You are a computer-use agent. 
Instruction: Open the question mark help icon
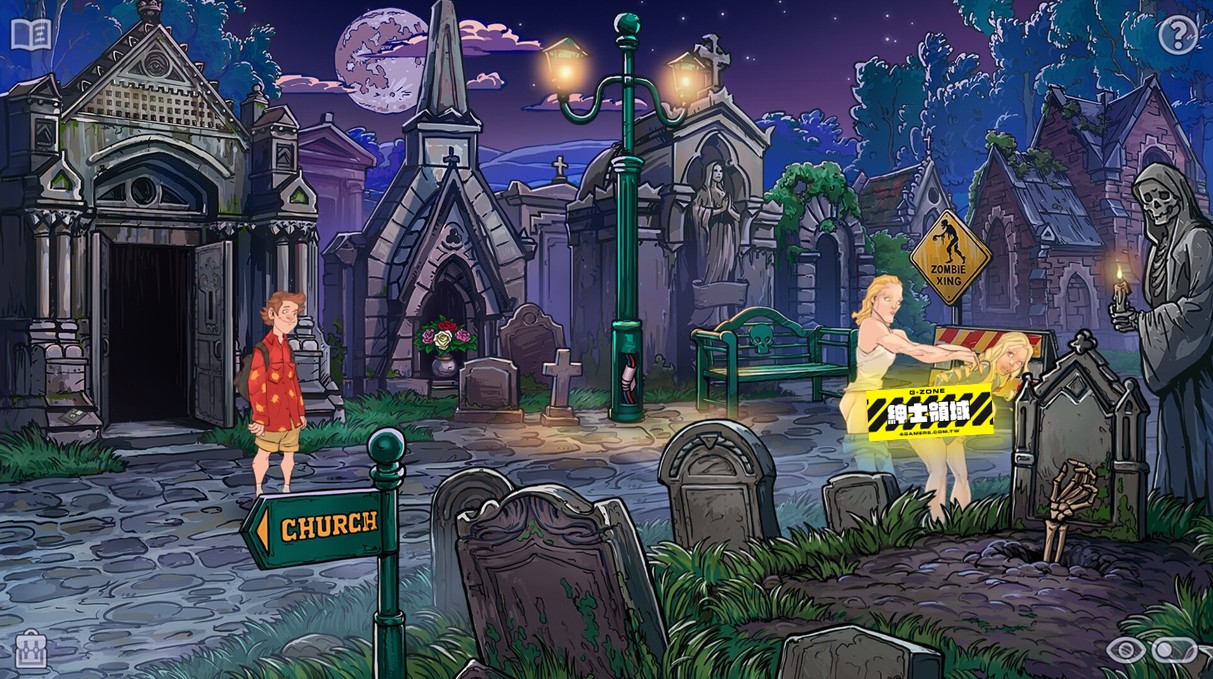(x=1178, y=36)
